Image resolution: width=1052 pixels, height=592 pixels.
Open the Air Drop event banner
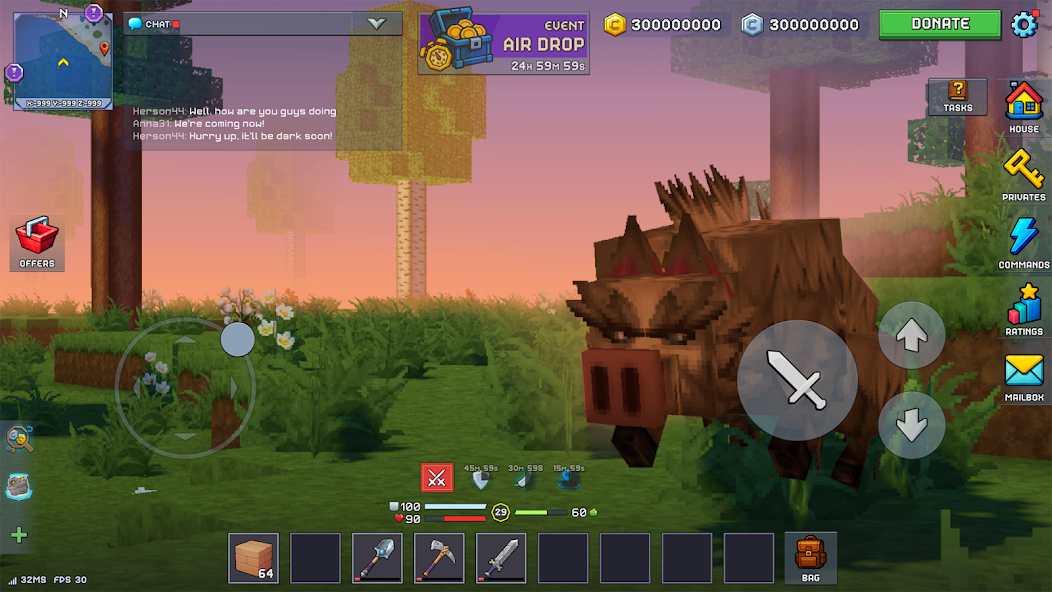tap(503, 42)
